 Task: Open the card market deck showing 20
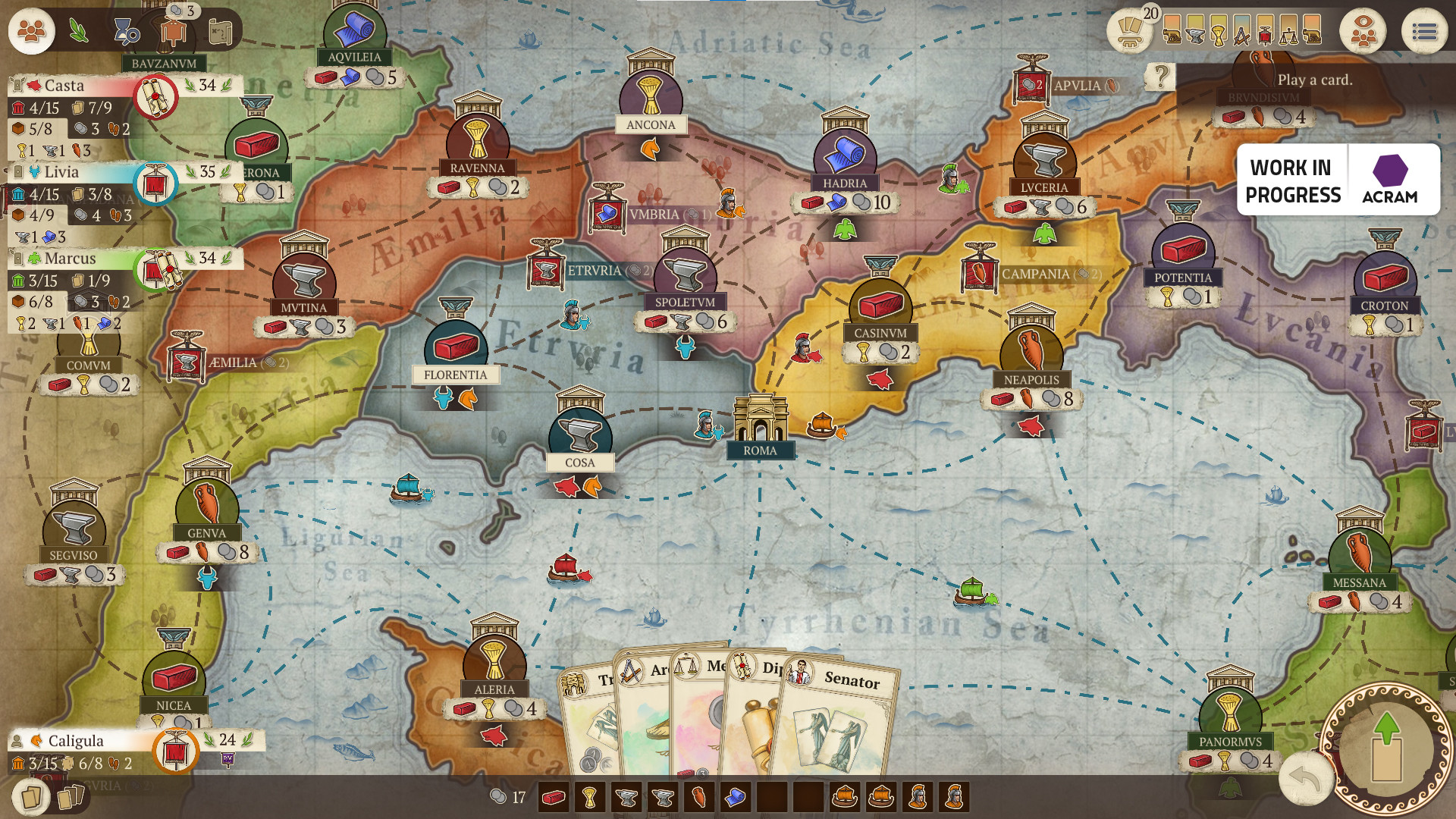pyautogui.click(x=1130, y=30)
